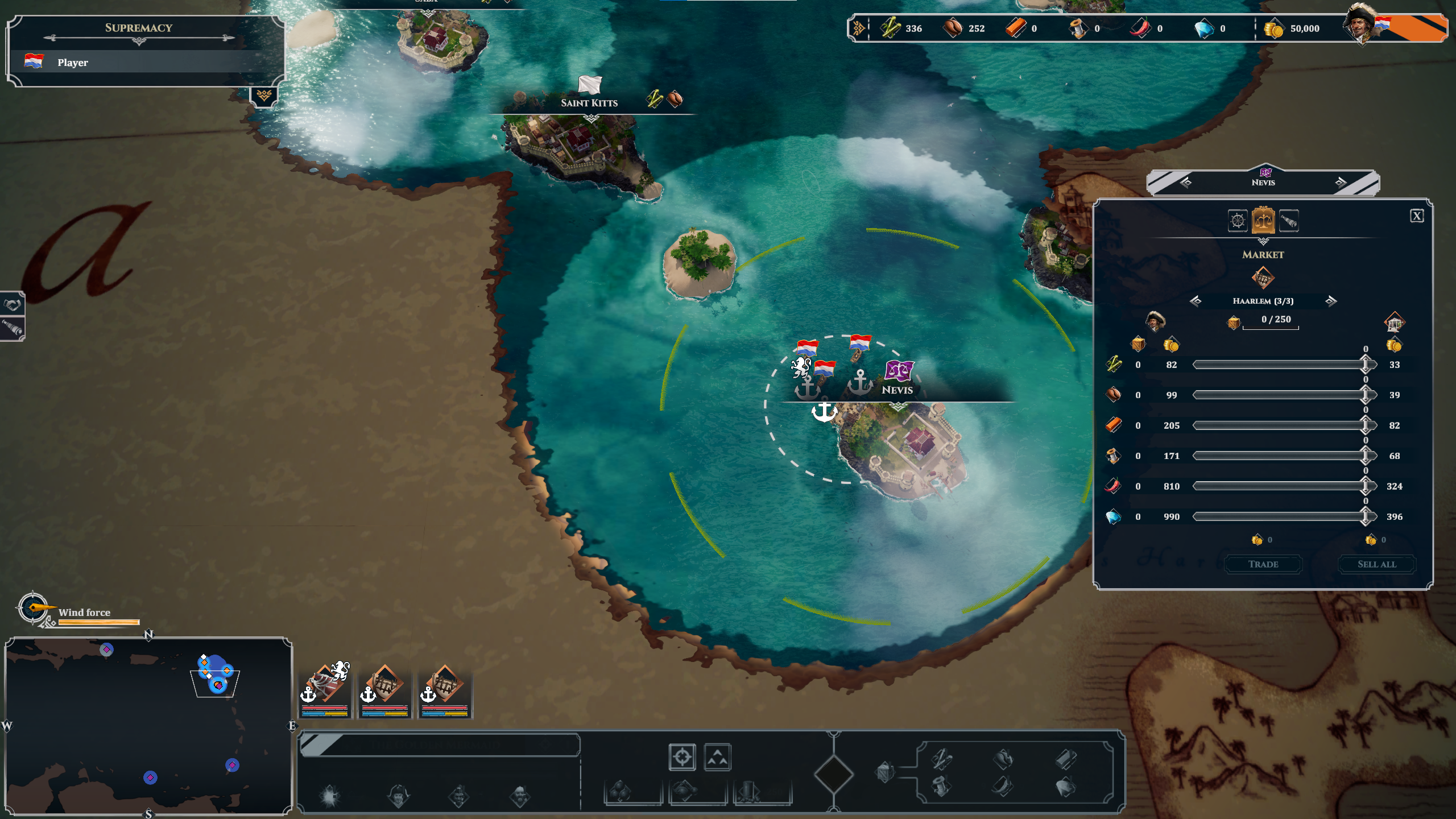The height and width of the screenshot is (819, 1456).
Task: Close the Nevis market panel
Action: (x=1416, y=216)
